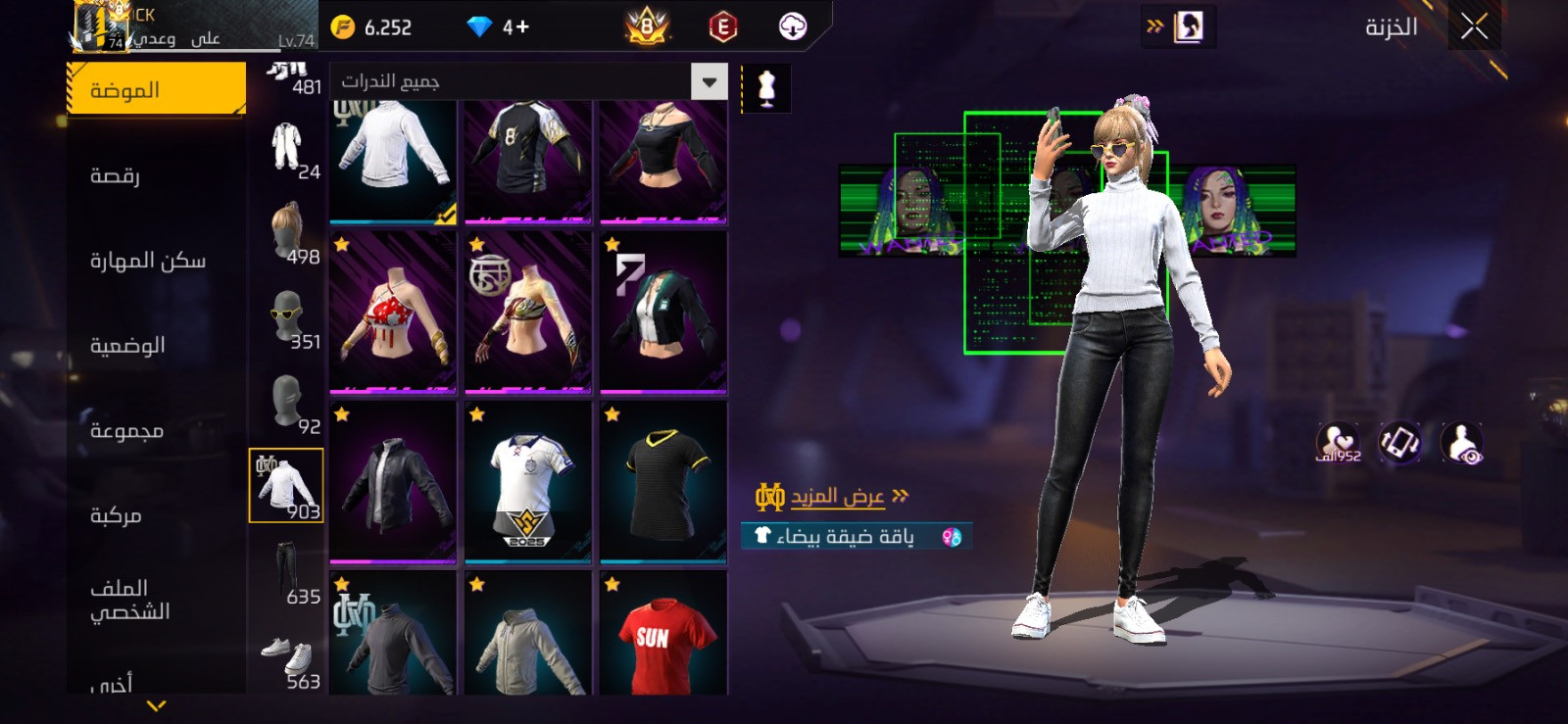The height and width of the screenshot is (724, 1568).
Task: Open the مركبة vehicle tab
Action: click(x=116, y=515)
